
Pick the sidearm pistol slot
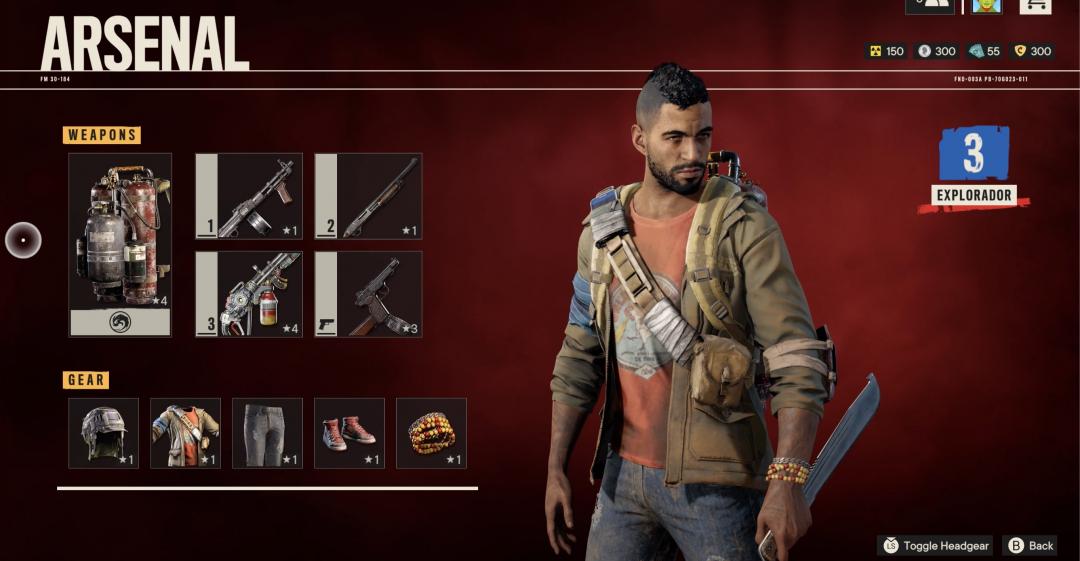tap(368, 294)
